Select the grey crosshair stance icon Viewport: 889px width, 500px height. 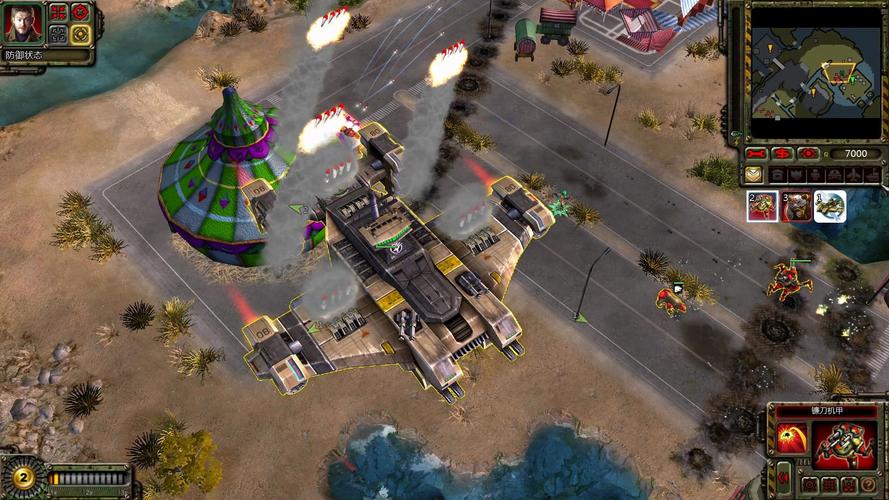point(59,34)
